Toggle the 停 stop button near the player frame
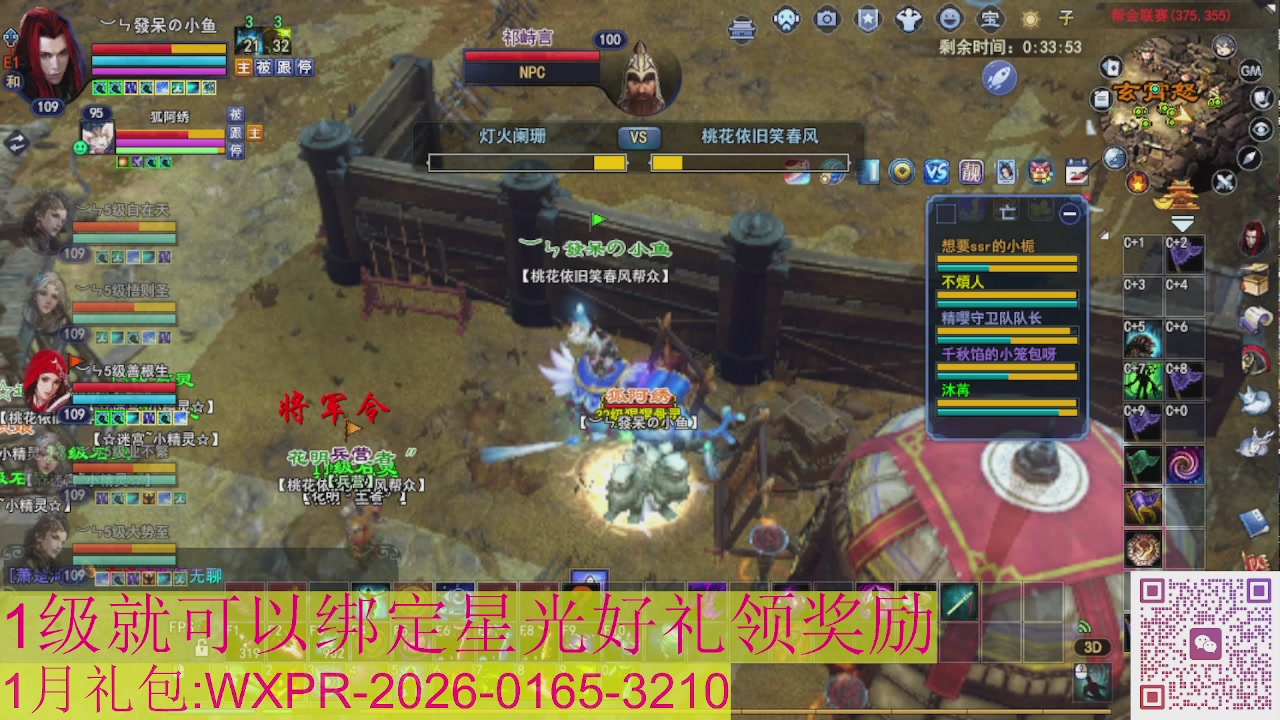This screenshot has height=720, width=1280. [x=302, y=67]
